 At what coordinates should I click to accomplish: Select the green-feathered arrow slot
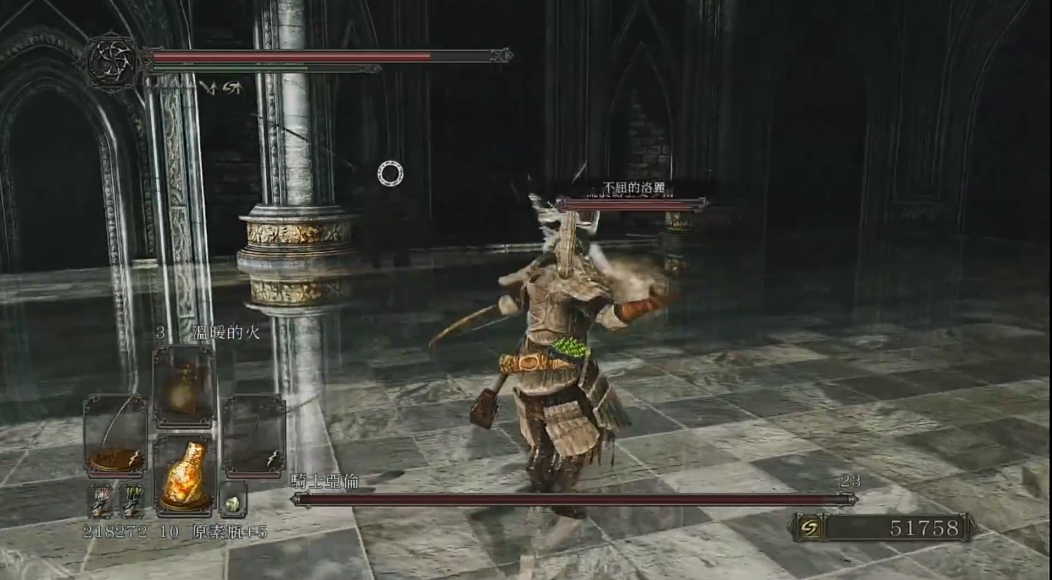coord(131,499)
